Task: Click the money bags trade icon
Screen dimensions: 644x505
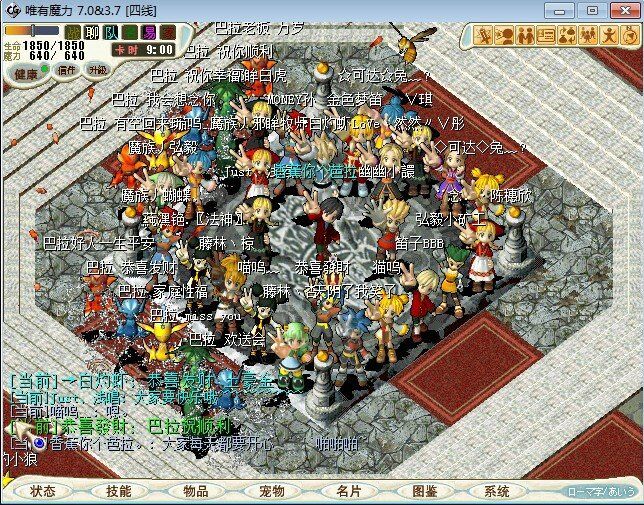Action: [x=566, y=36]
